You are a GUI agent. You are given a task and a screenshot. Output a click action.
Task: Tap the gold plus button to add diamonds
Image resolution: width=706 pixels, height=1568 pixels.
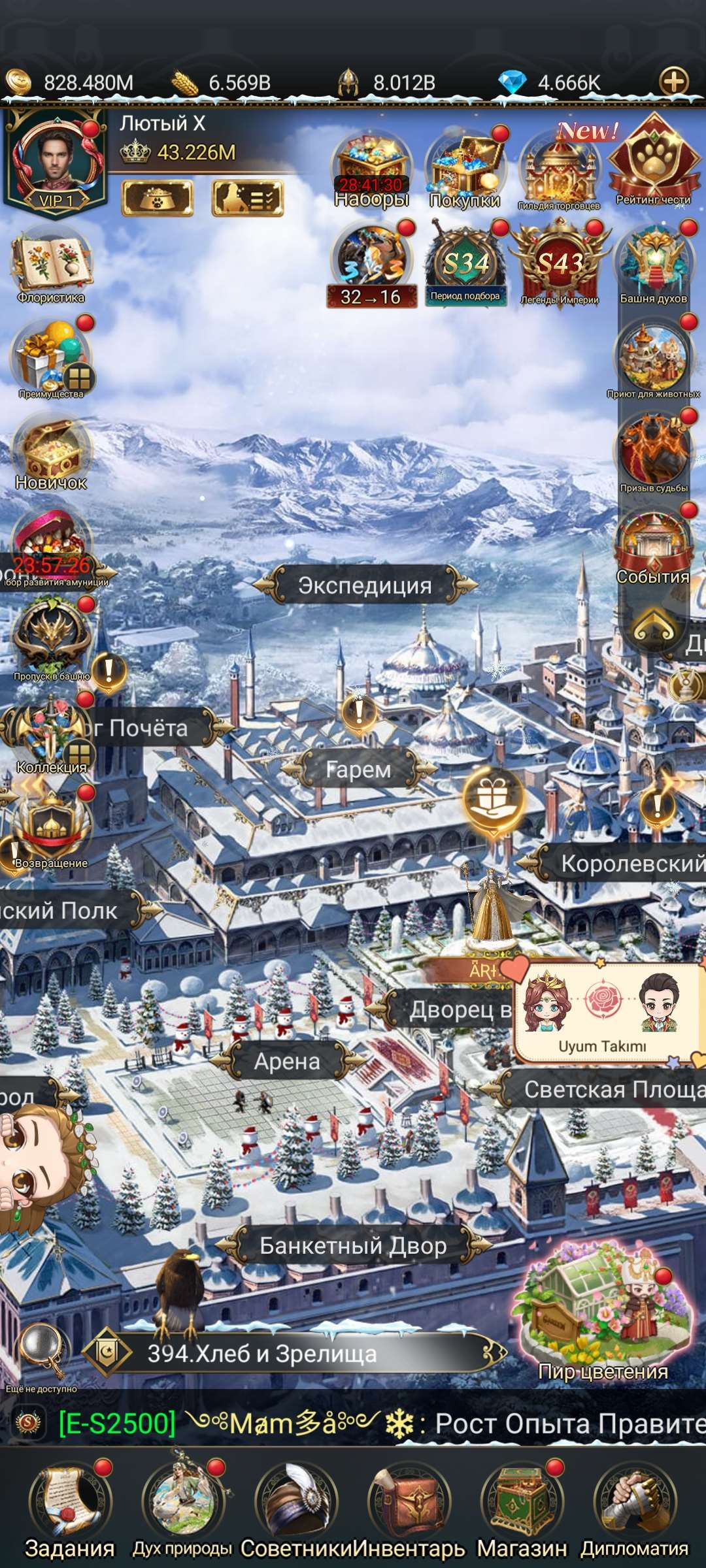(674, 82)
